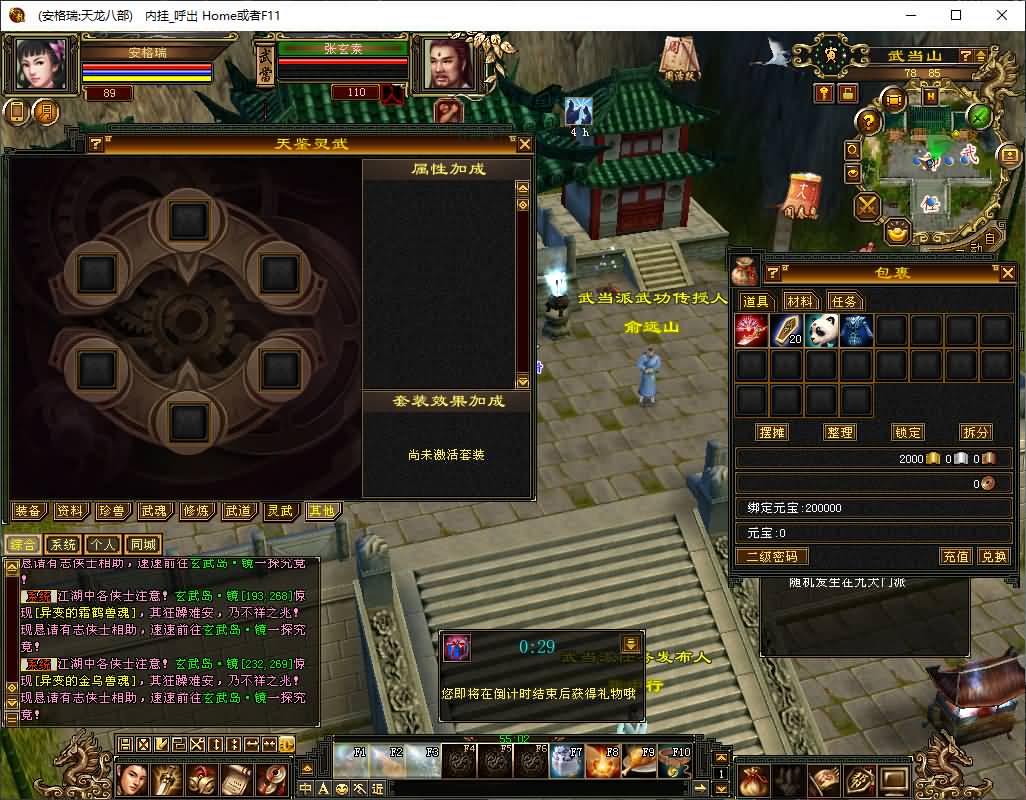Close the 包裹 inventory window

1007,272
